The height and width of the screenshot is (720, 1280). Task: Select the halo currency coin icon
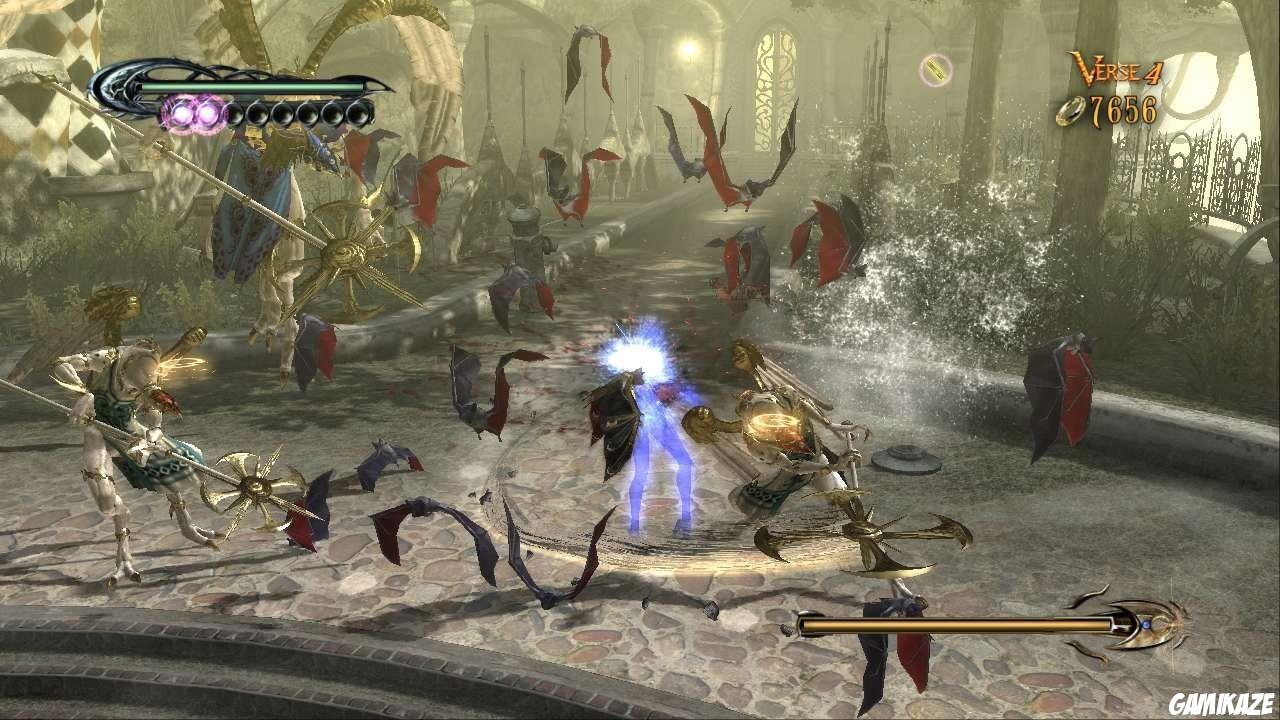1071,110
